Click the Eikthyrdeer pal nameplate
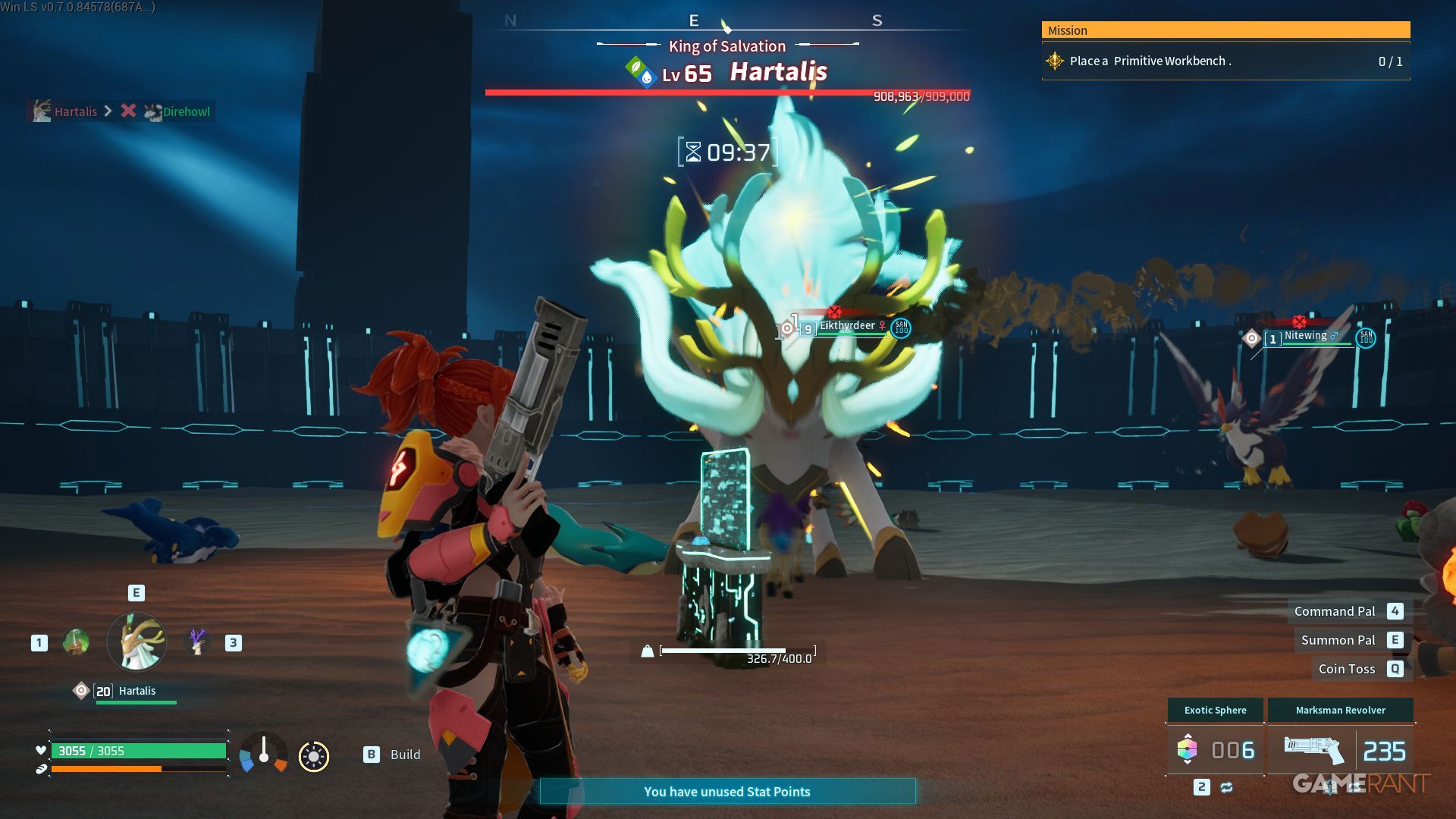This screenshot has height=819, width=1456. (x=847, y=326)
